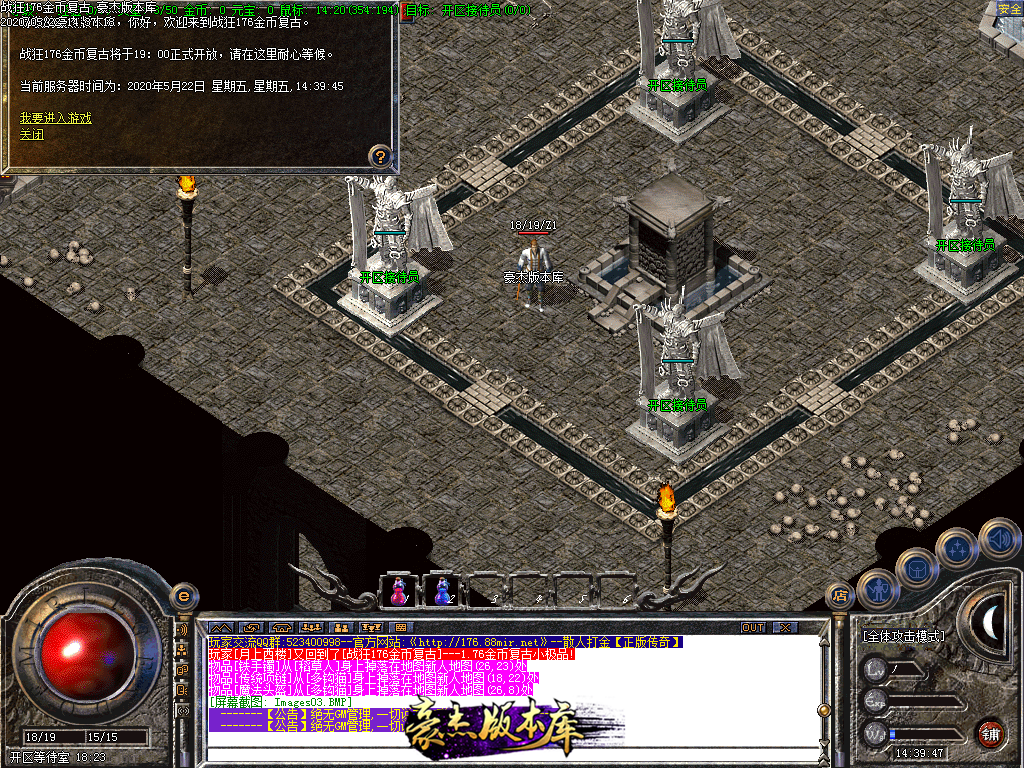Click the OUT button above chat
Screen dimensions: 1024x768
pos(753,628)
